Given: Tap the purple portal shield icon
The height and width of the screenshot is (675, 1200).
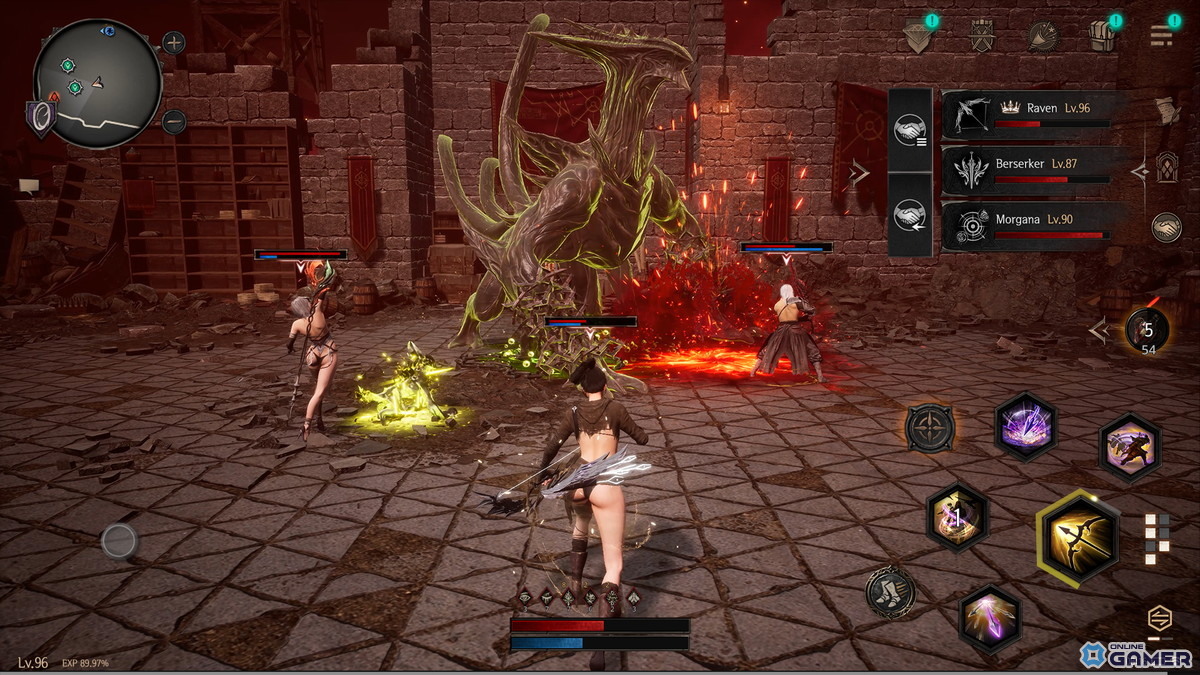Looking at the screenshot, I should (x=41, y=118).
